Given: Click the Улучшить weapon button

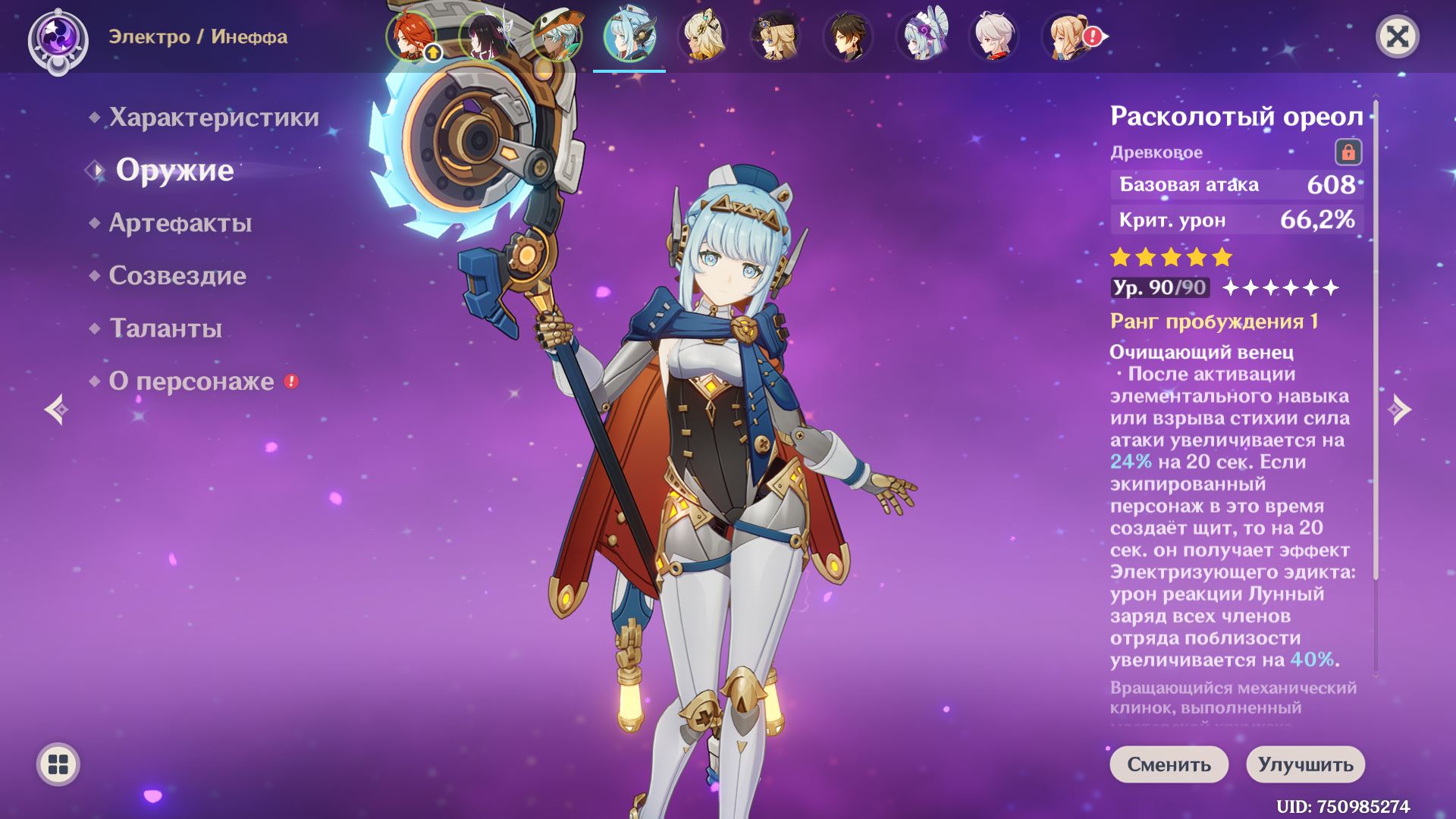Looking at the screenshot, I should [x=1305, y=764].
